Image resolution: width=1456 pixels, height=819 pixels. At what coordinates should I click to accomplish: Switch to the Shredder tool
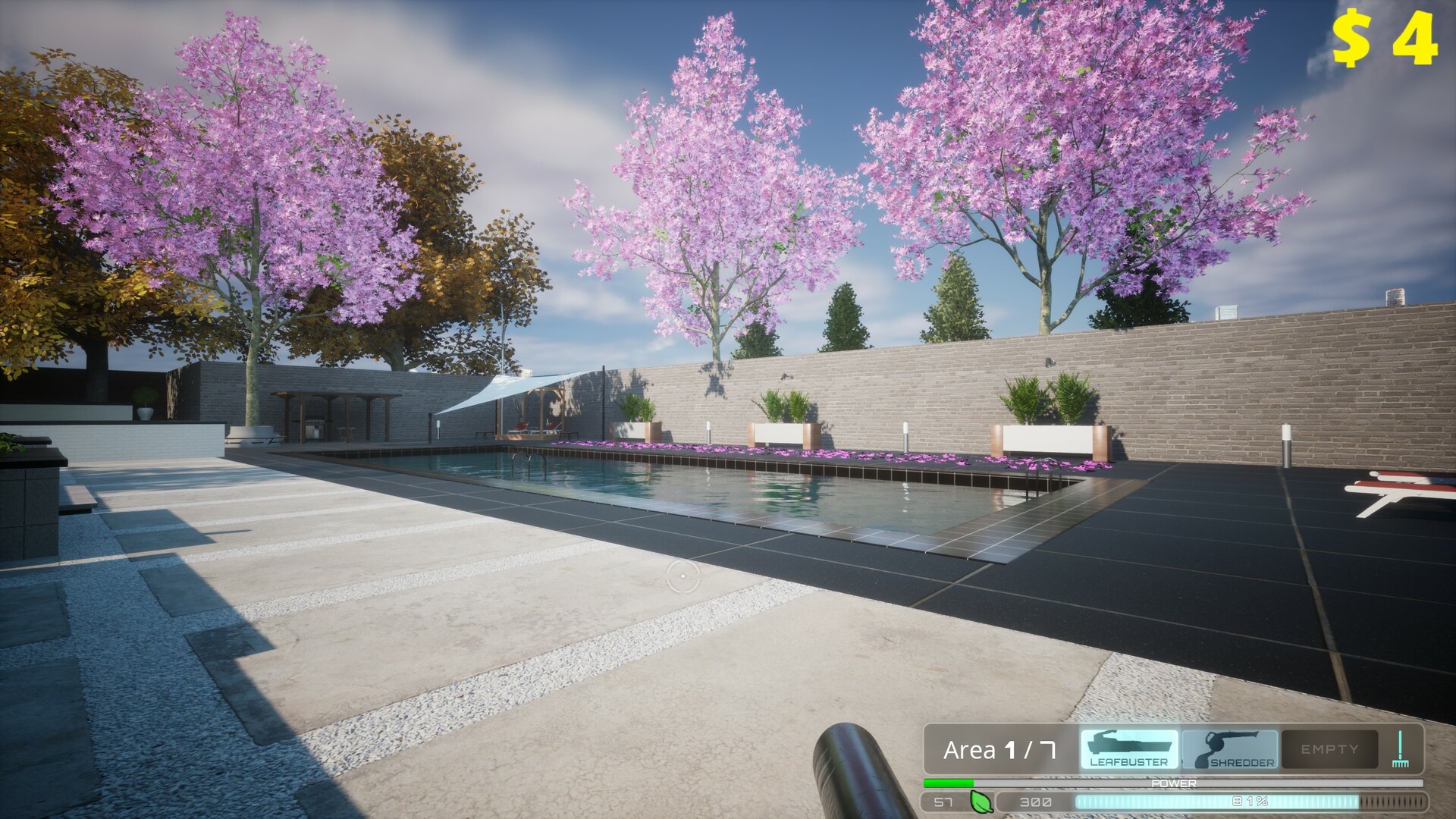tap(1228, 748)
